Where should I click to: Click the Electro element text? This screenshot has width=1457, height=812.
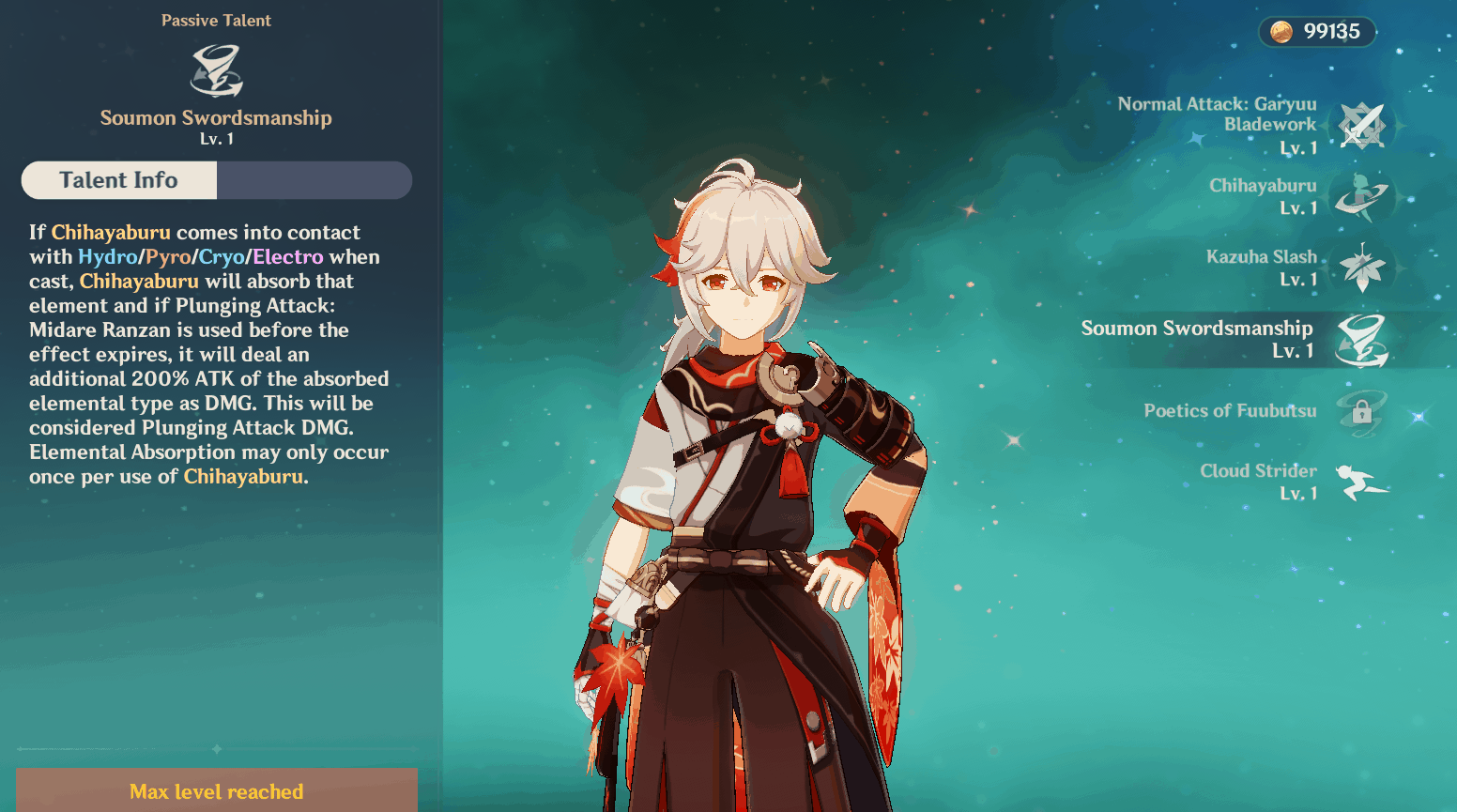[288, 256]
